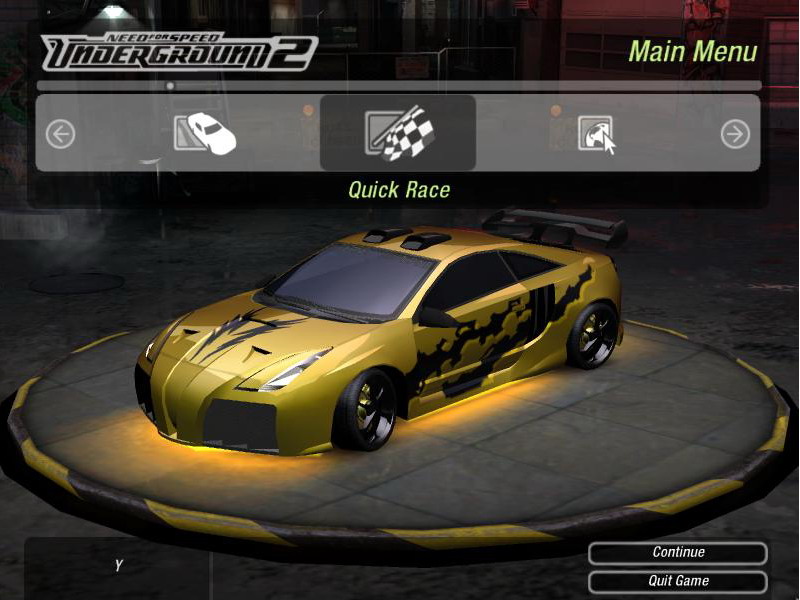Open the menu icon with the cursor arrow
The height and width of the screenshot is (600, 800).
[596, 133]
